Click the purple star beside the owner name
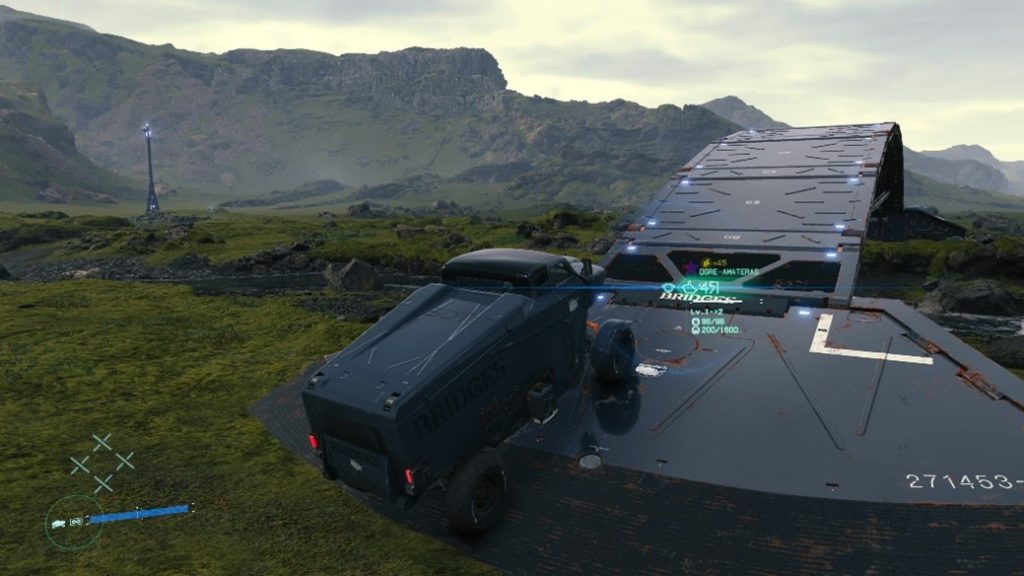The image size is (1024, 576). tap(690, 269)
